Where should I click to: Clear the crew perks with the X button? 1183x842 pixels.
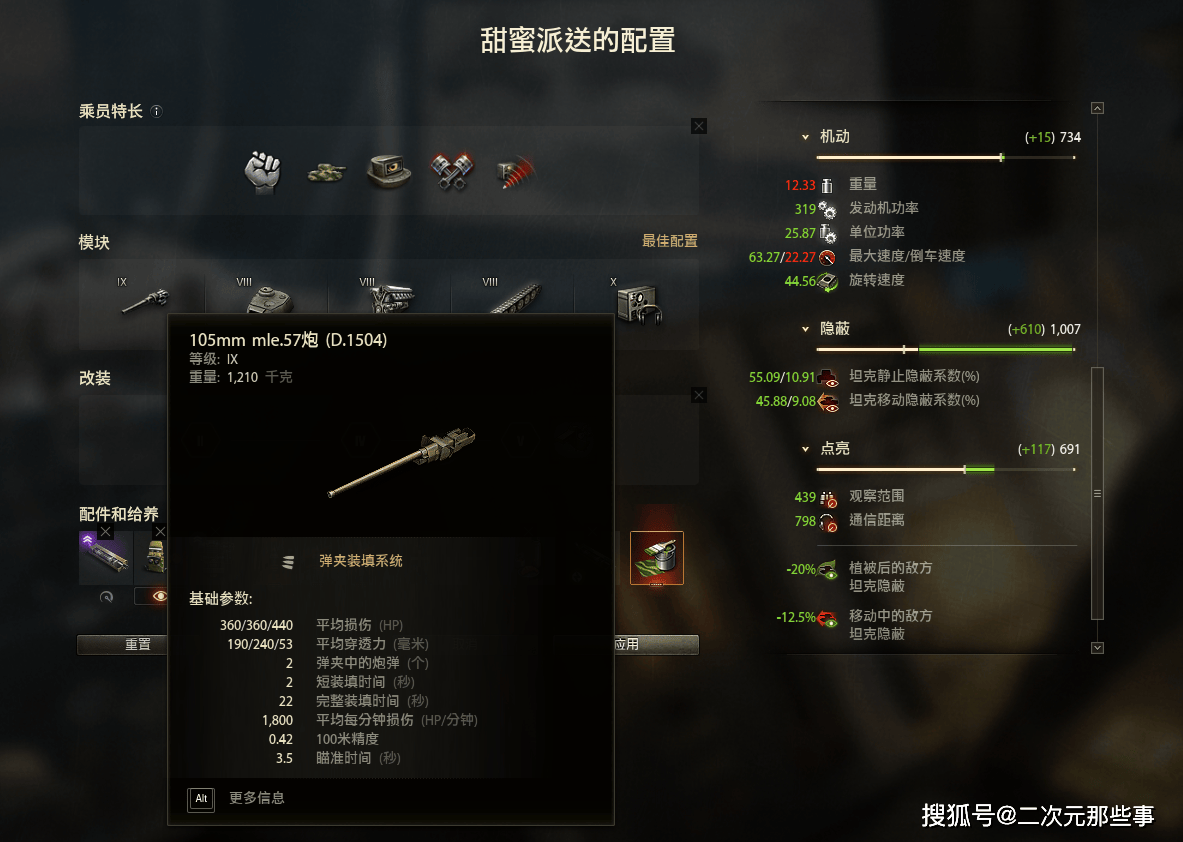click(698, 126)
